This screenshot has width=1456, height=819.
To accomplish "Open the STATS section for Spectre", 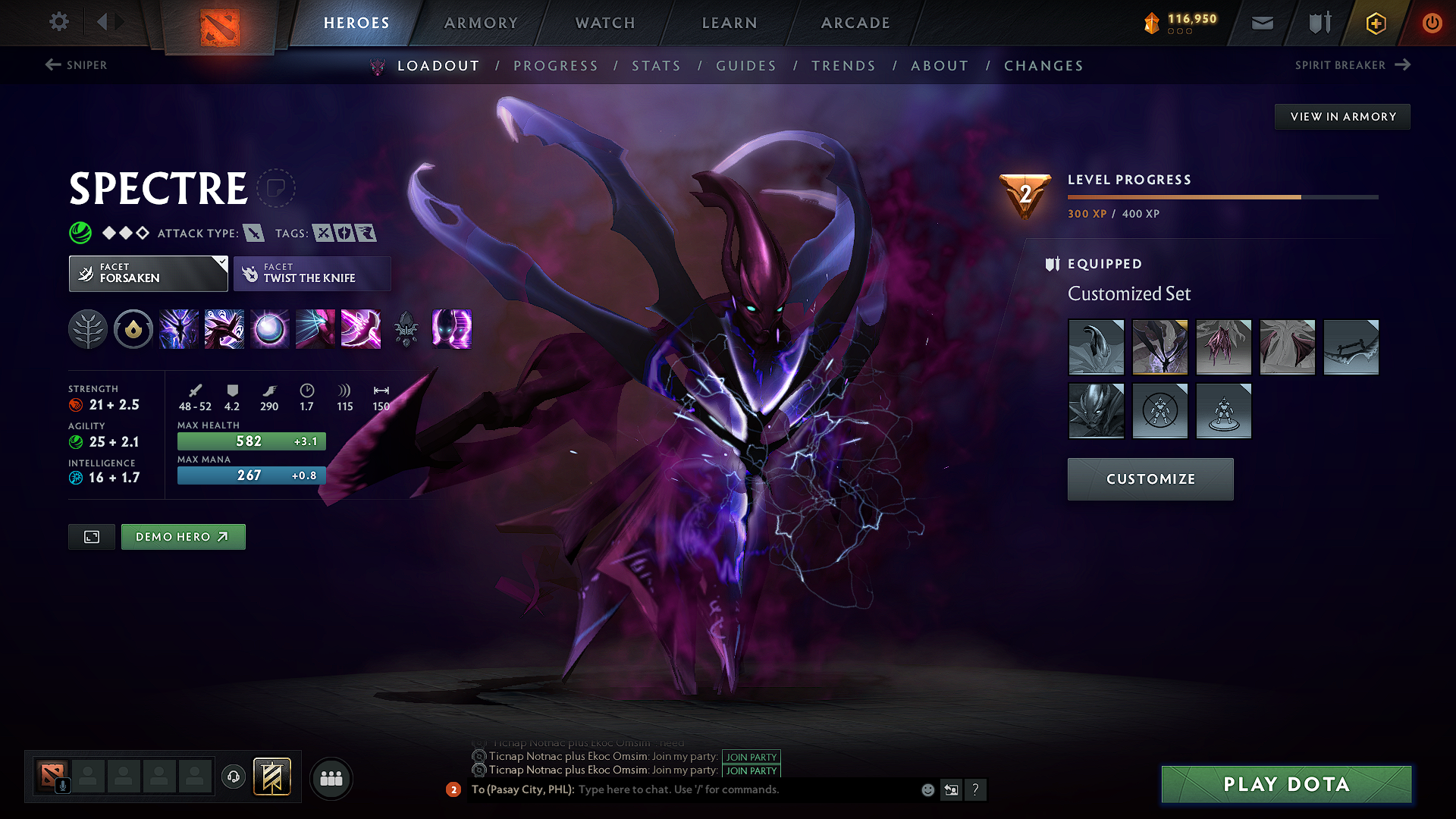I will [657, 65].
